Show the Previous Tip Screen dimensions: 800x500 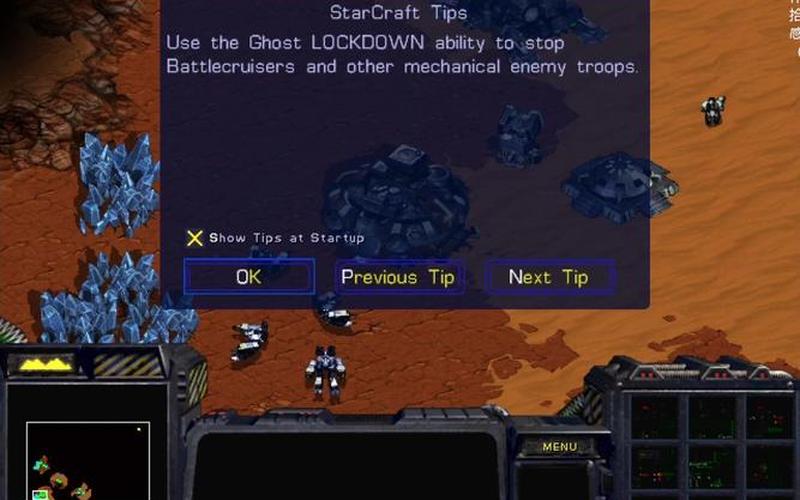pyautogui.click(x=398, y=277)
